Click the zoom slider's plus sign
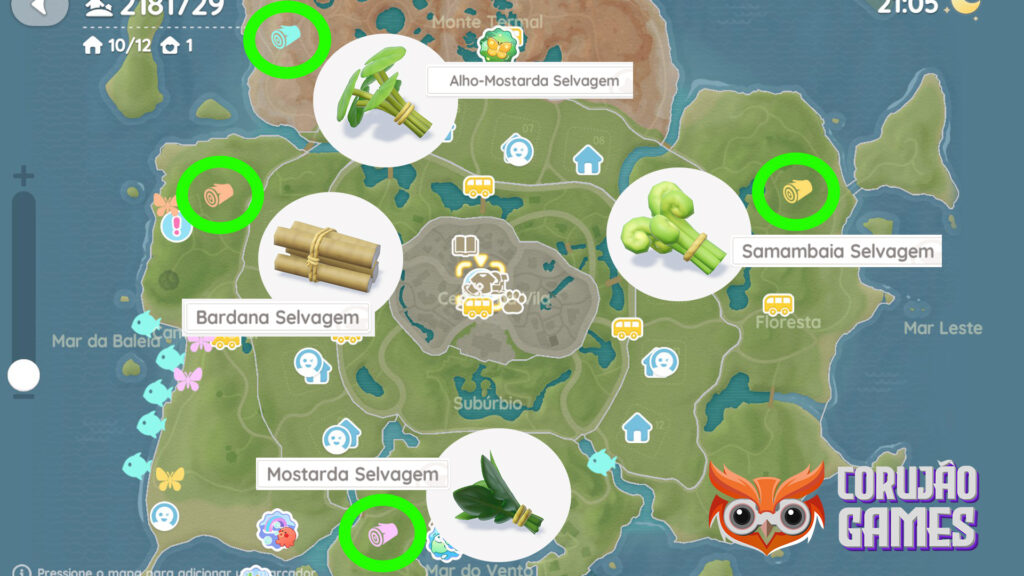The width and height of the screenshot is (1024, 576). [23, 177]
